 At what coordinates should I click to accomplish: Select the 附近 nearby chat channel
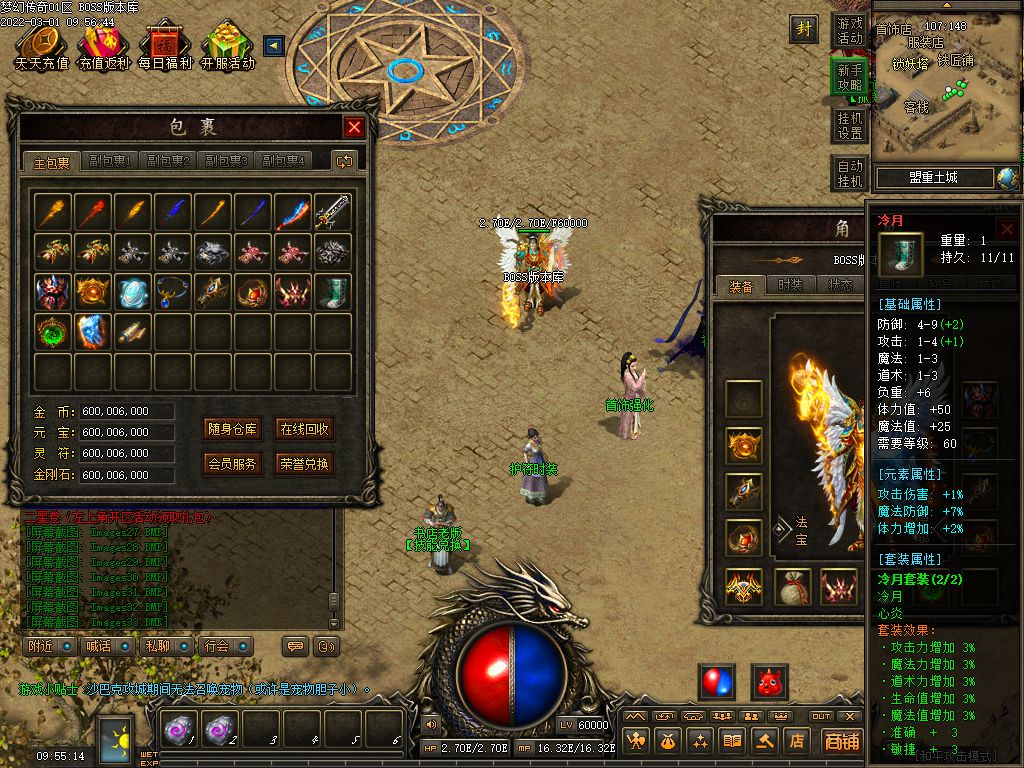click(x=46, y=647)
